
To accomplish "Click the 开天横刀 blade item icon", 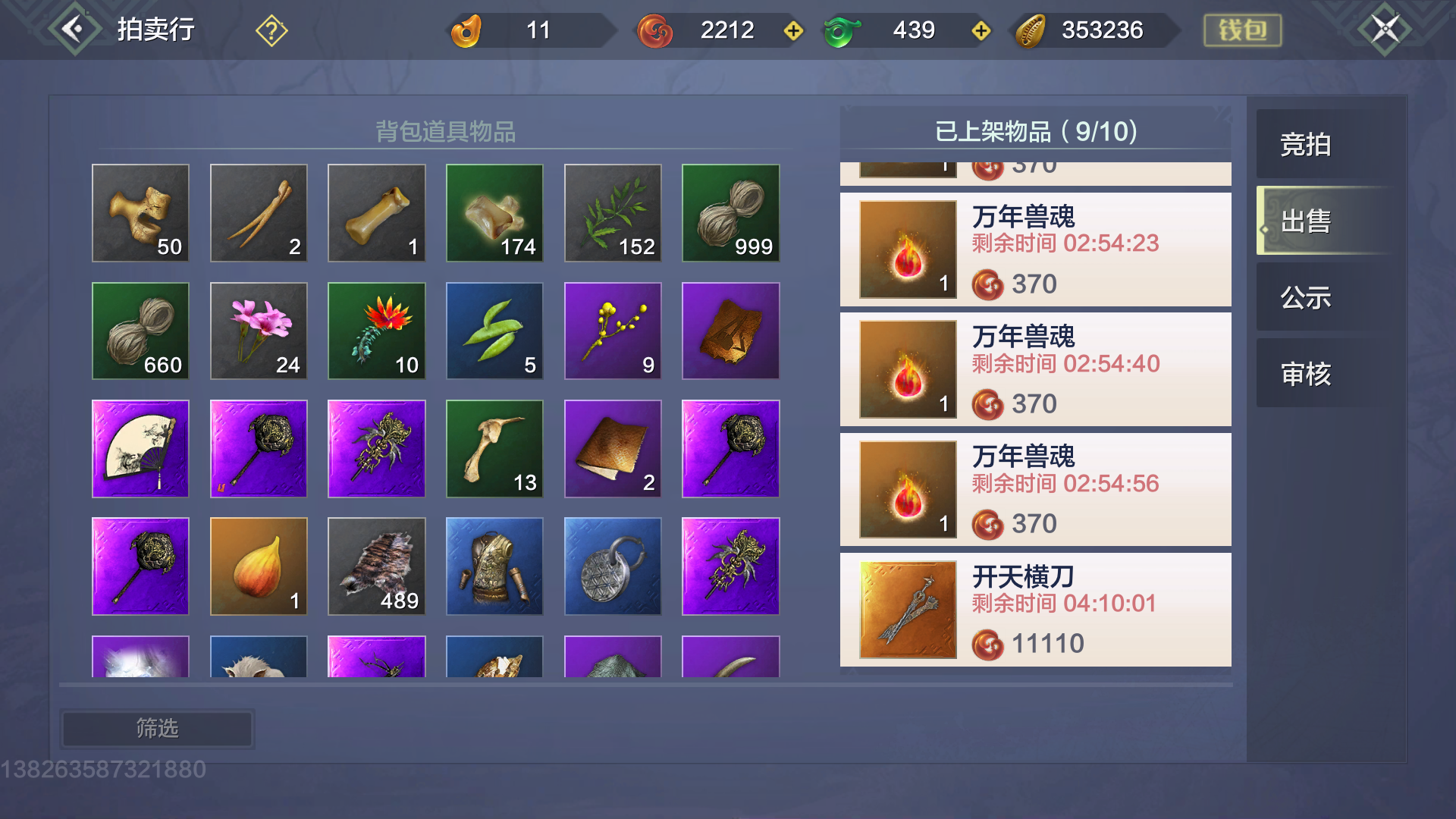I will click(x=907, y=609).
